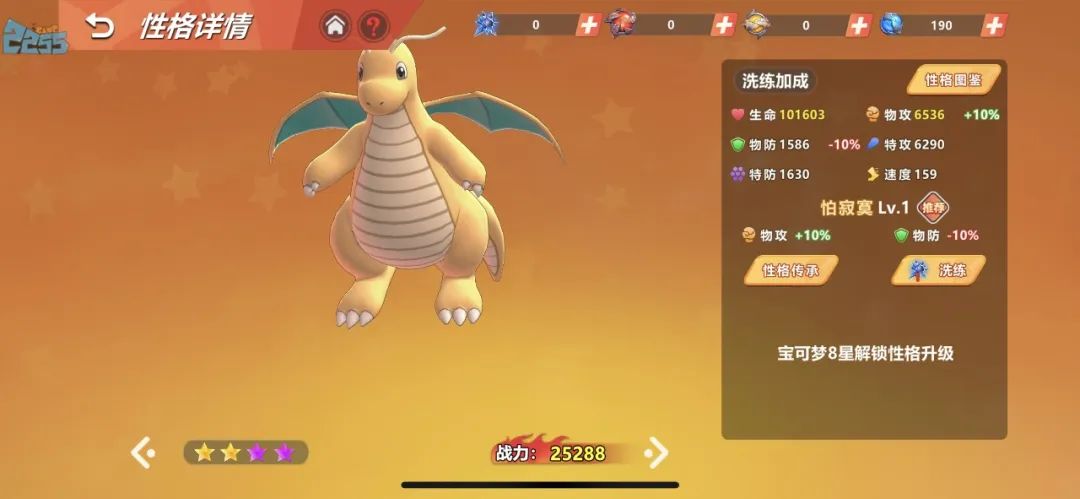This screenshot has width=1080, height=499.
Task: Tap the 推荐 recommended badge
Action: click(933, 208)
